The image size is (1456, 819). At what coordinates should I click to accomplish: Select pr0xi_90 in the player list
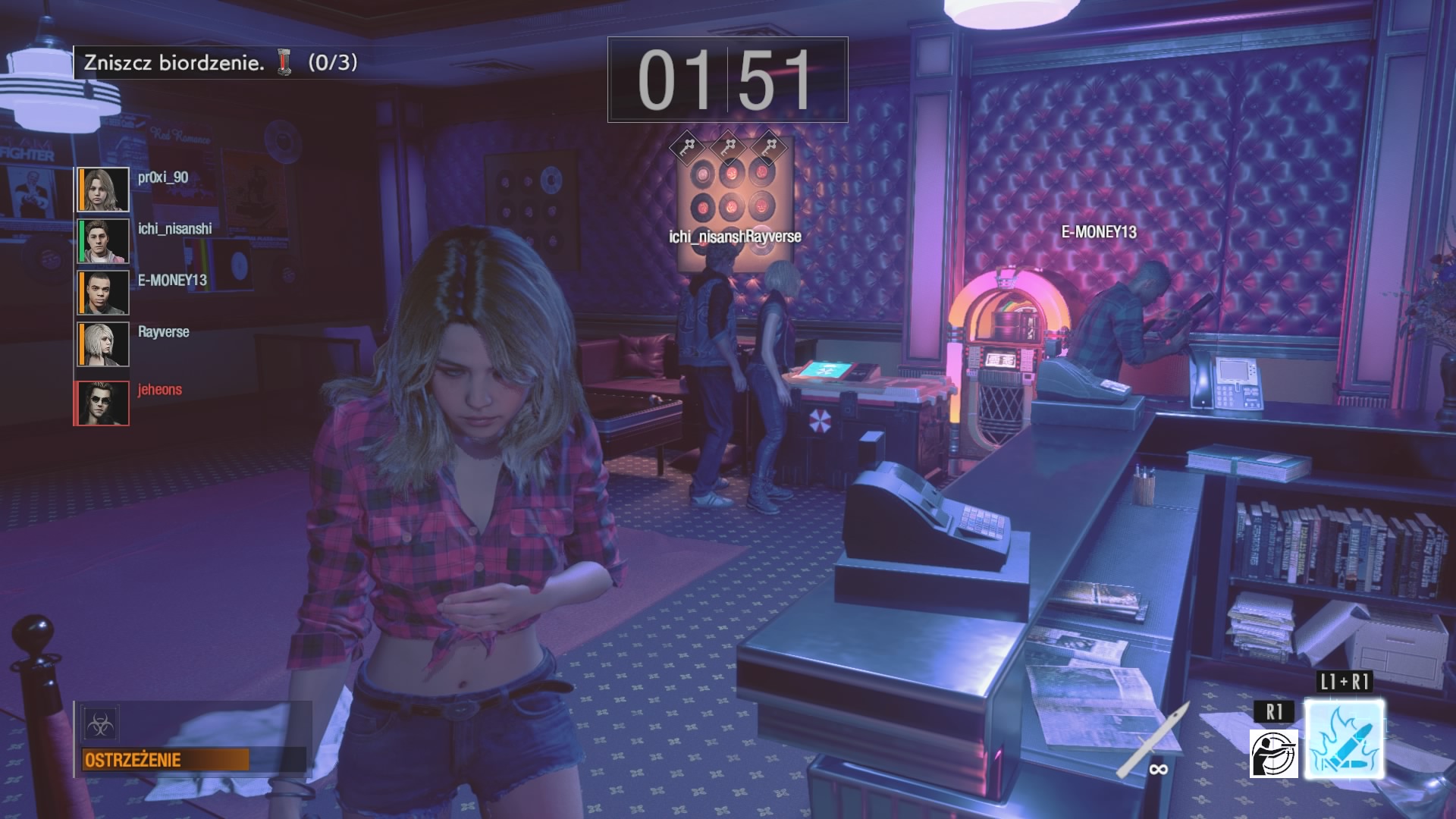click(163, 177)
